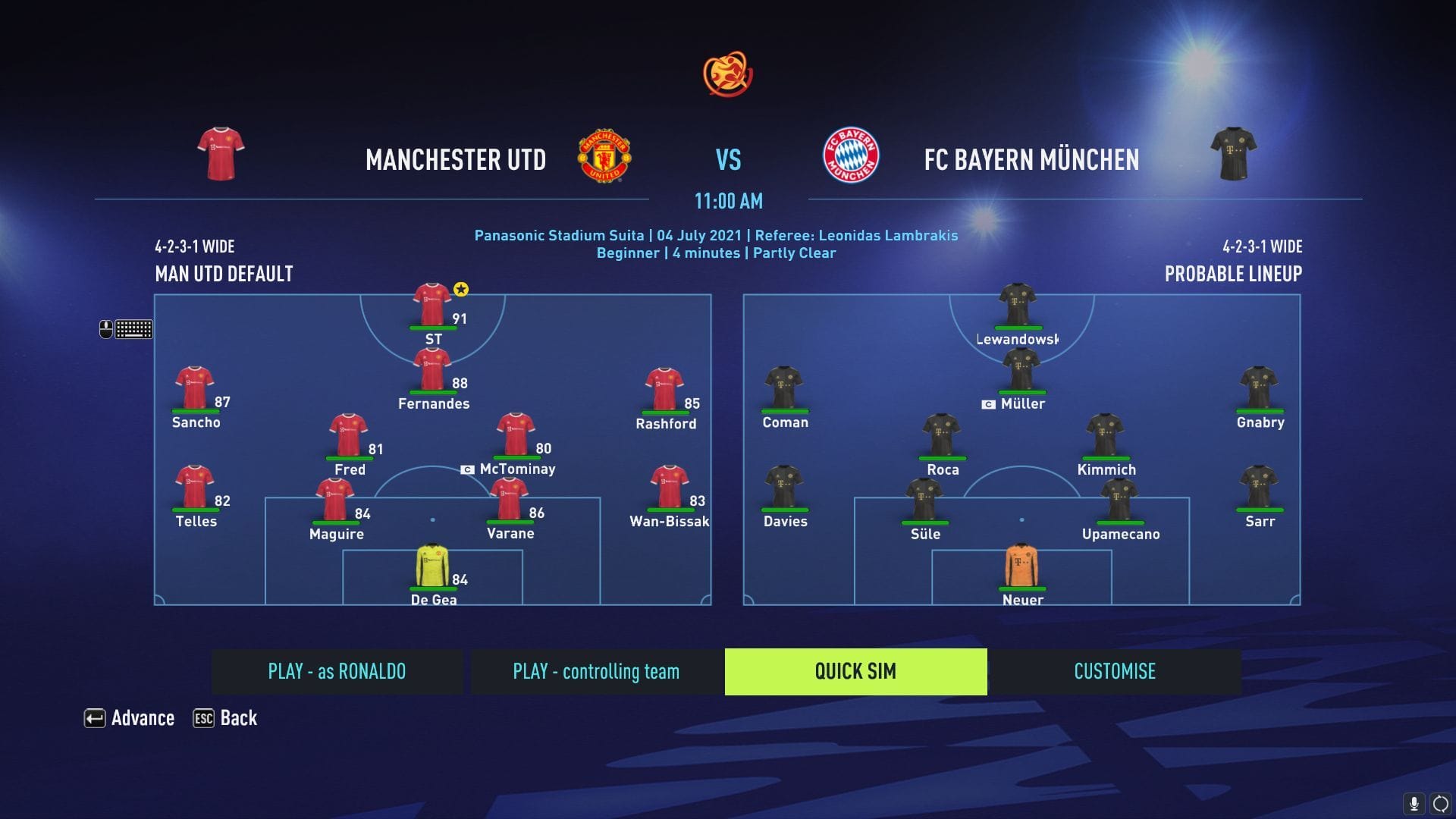Screen dimensions: 1456x819
Task: Confirm the highlighted QUICK SIM option
Action: click(x=855, y=671)
